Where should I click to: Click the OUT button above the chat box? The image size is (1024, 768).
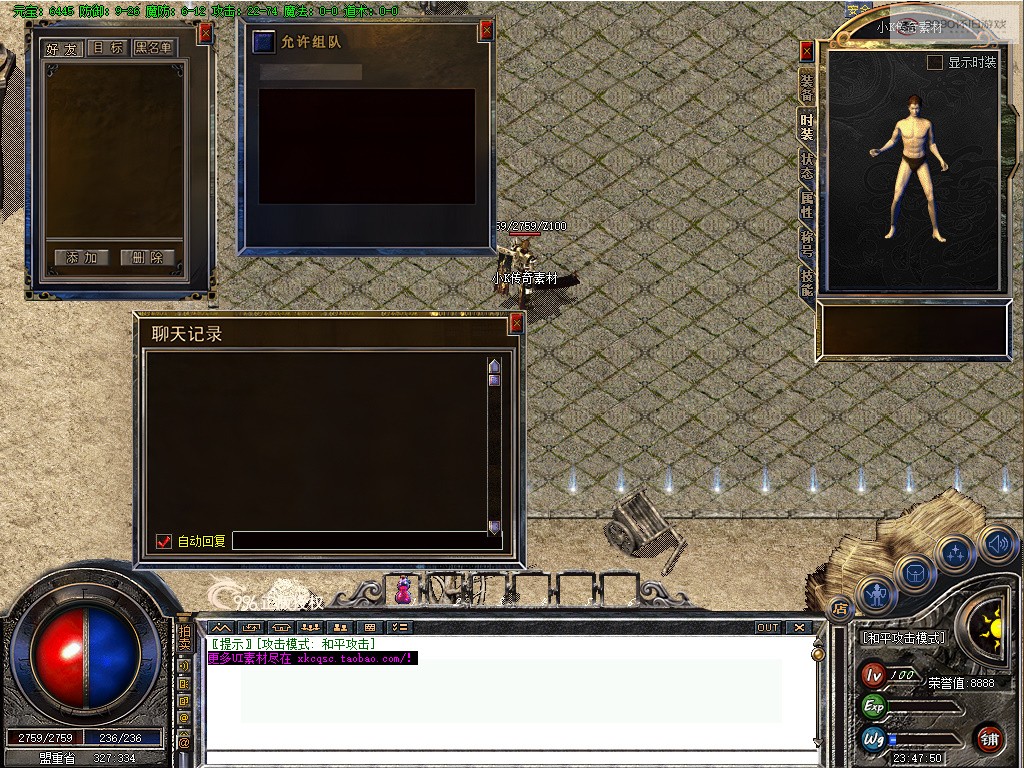pos(767,628)
